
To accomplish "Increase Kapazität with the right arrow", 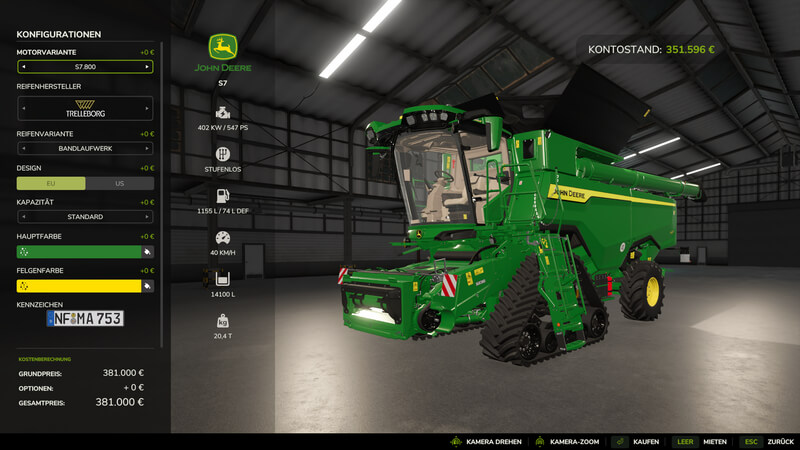I will pyautogui.click(x=148, y=217).
